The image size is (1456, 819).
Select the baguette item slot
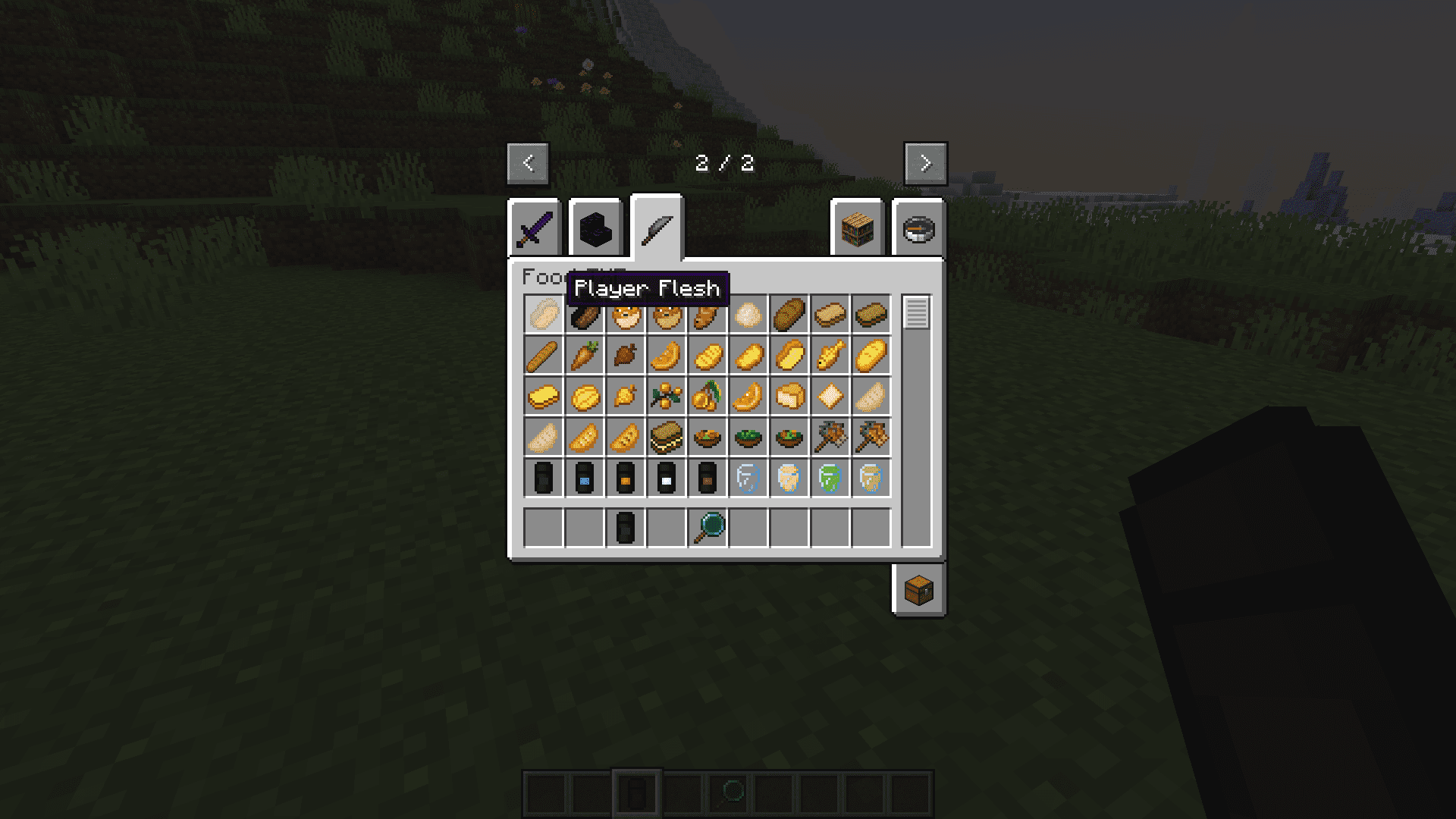coord(544,356)
